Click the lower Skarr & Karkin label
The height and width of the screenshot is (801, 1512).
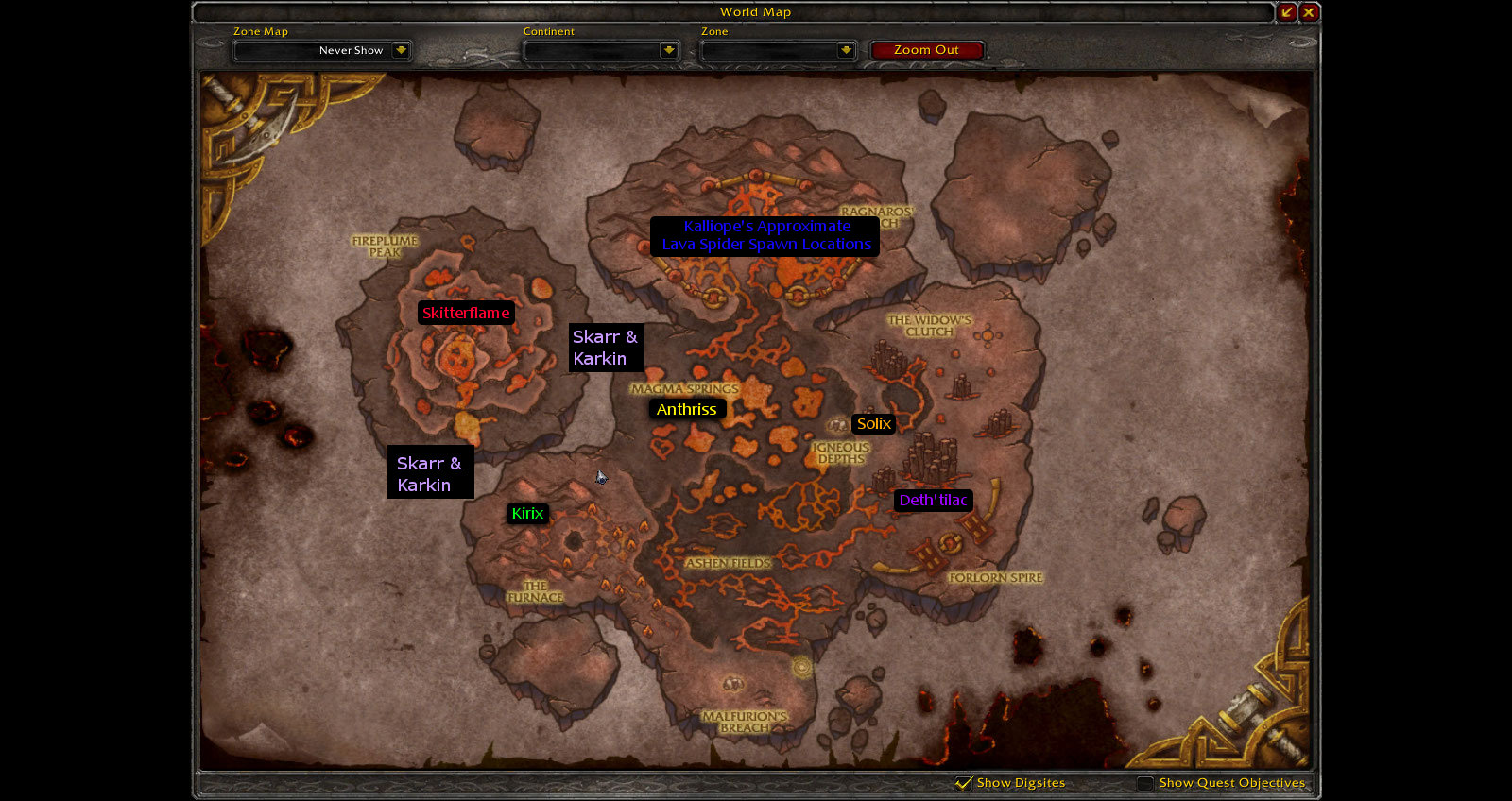tap(431, 474)
